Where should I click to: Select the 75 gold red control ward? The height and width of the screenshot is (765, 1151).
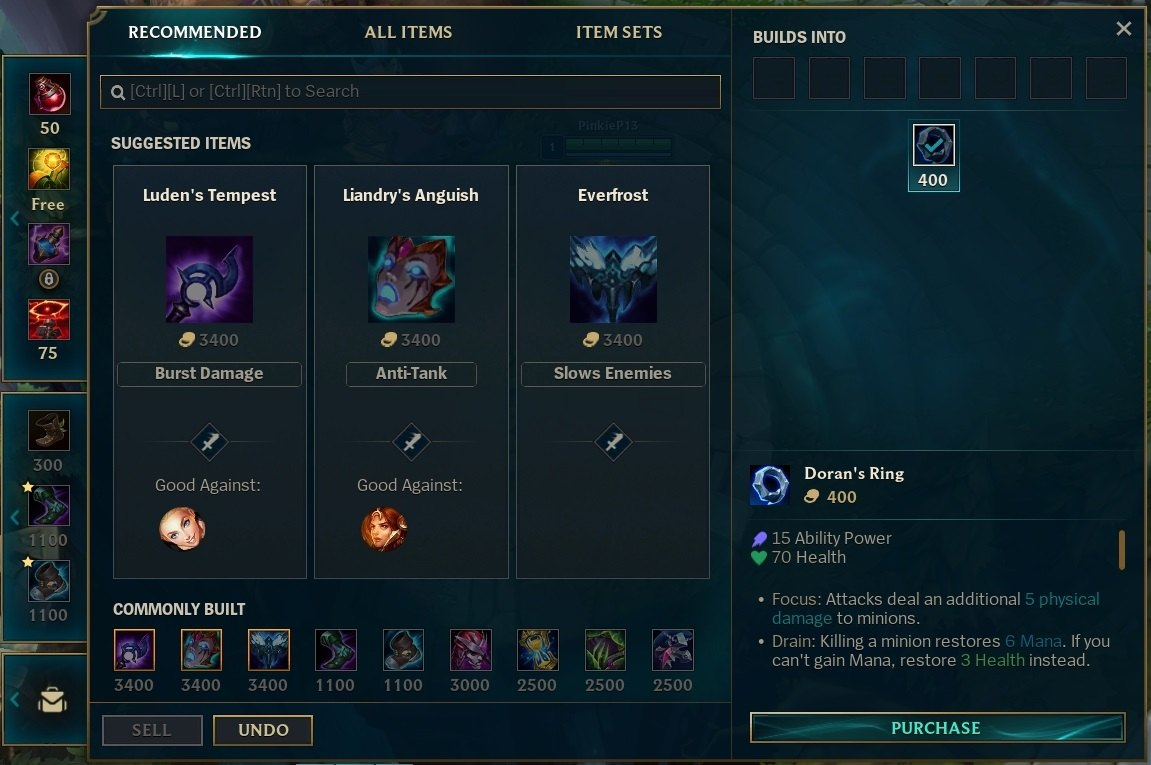(x=49, y=320)
